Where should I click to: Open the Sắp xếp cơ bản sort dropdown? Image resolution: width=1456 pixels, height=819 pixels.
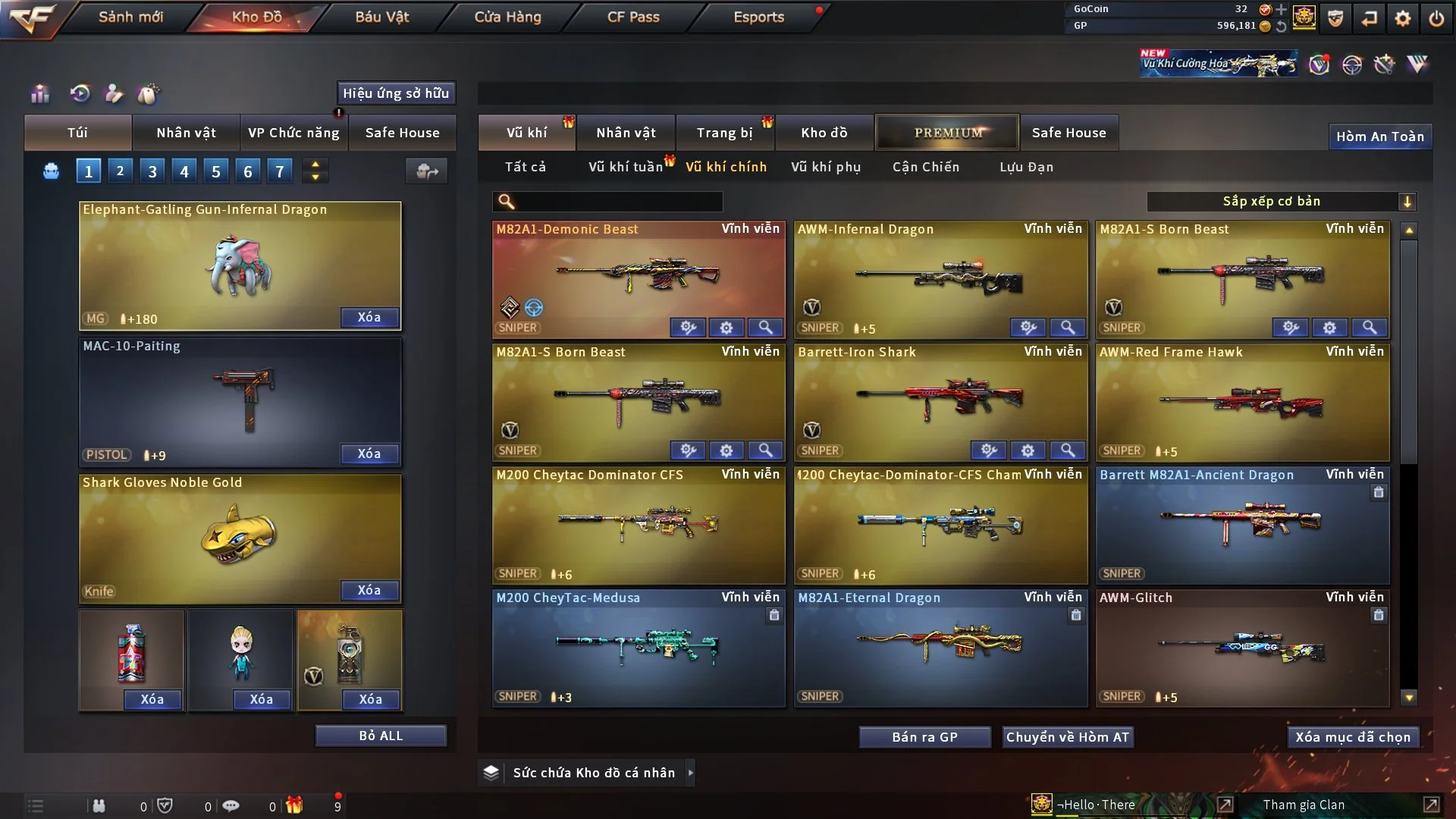pos(1281,202)
